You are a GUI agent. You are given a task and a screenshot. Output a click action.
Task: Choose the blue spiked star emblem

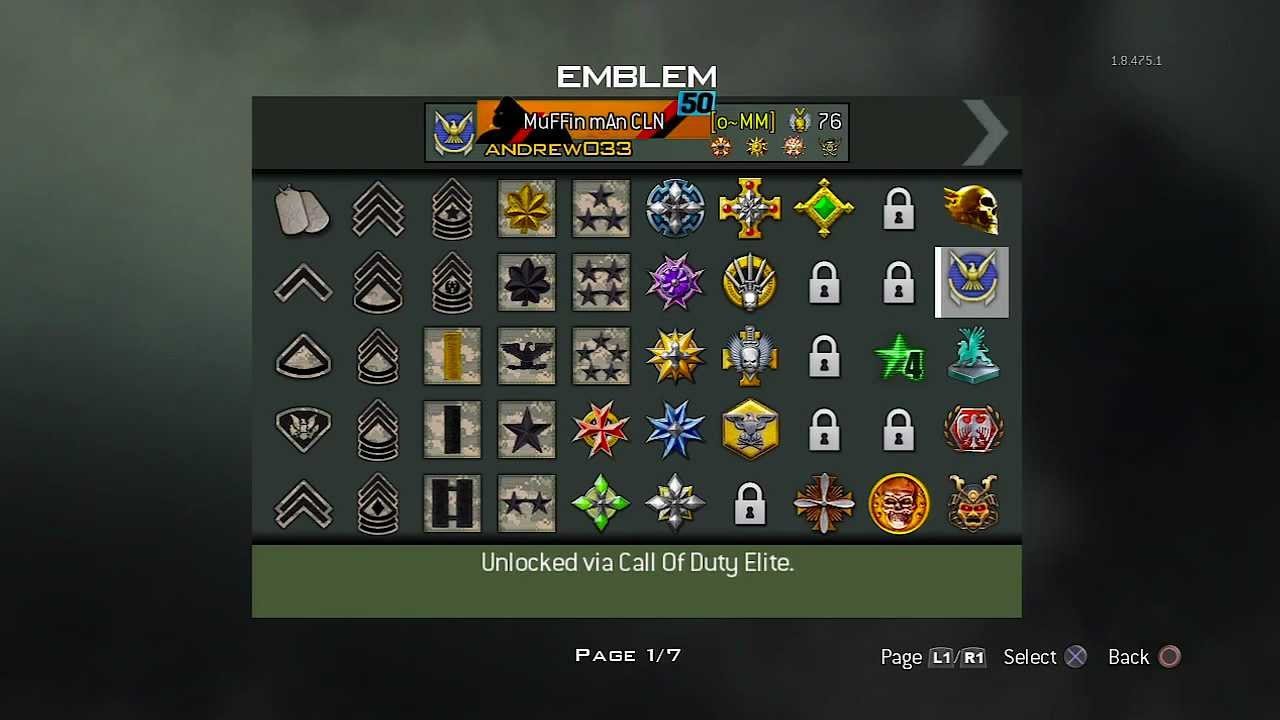(x=675, y=429)
